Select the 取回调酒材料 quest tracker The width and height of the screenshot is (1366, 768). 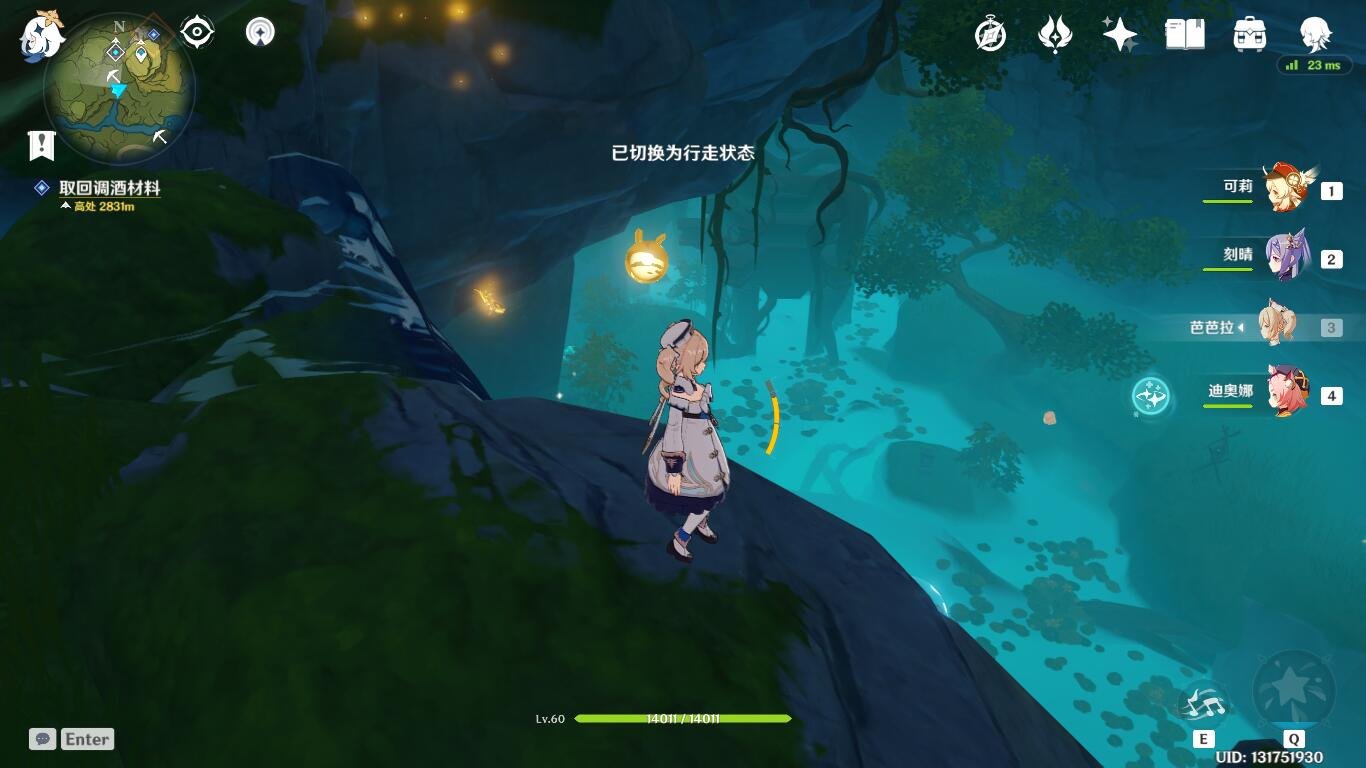(x=109, y=188)
